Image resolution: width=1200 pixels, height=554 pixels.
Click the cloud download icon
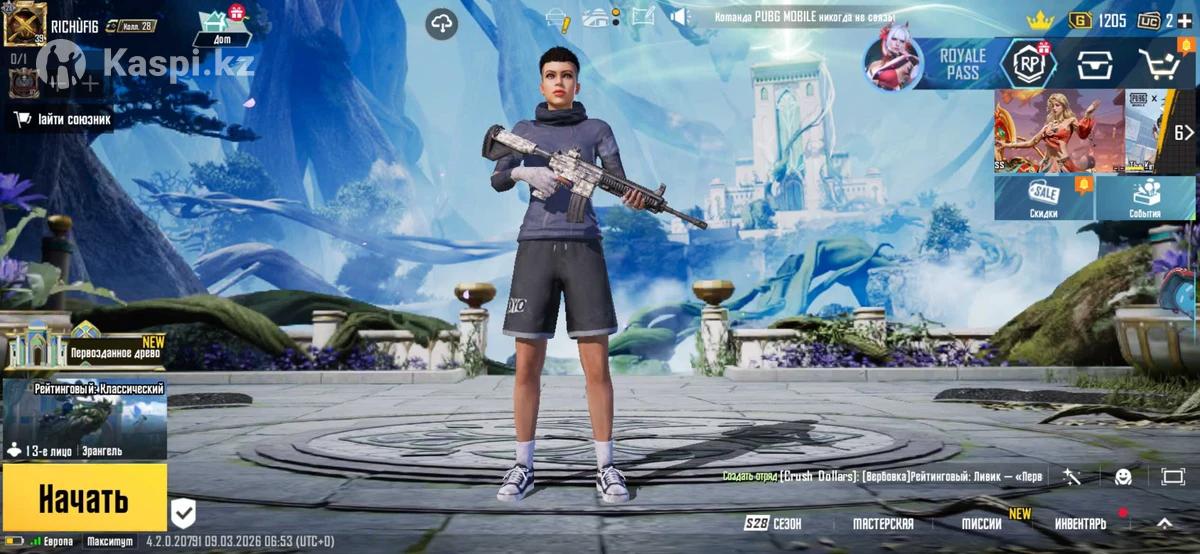[441, 23]
